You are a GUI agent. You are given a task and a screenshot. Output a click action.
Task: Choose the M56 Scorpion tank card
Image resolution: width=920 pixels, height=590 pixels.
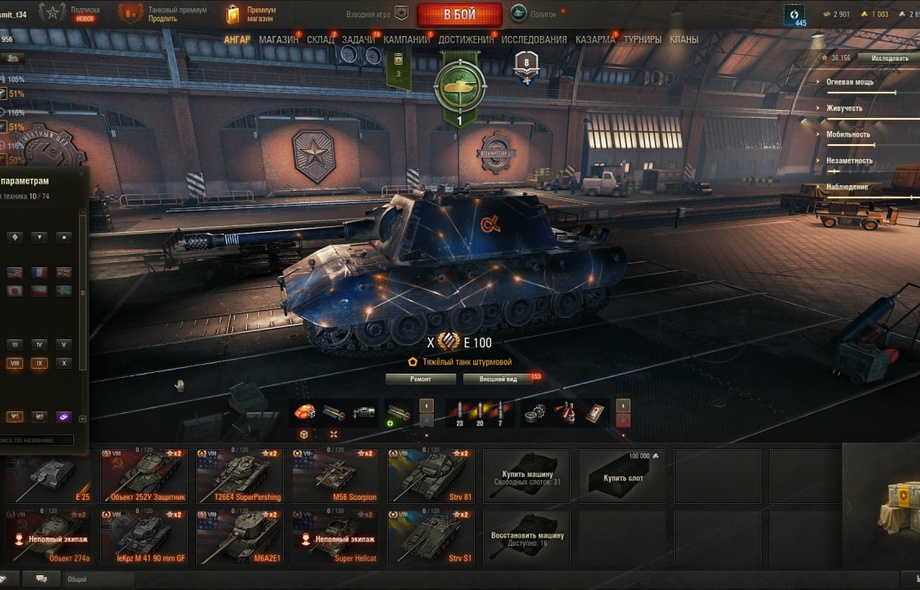pos(335,476)
